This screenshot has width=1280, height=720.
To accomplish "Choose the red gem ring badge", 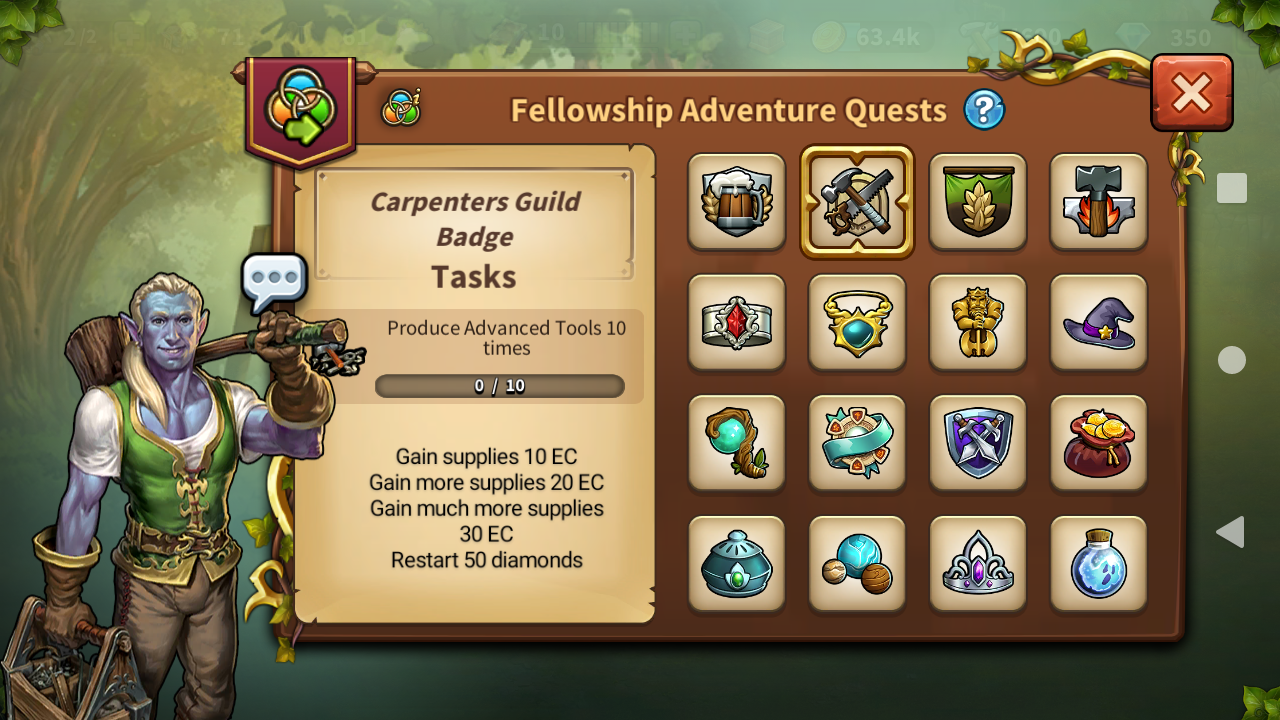I will pyautogui.click(x=737, y=322).
